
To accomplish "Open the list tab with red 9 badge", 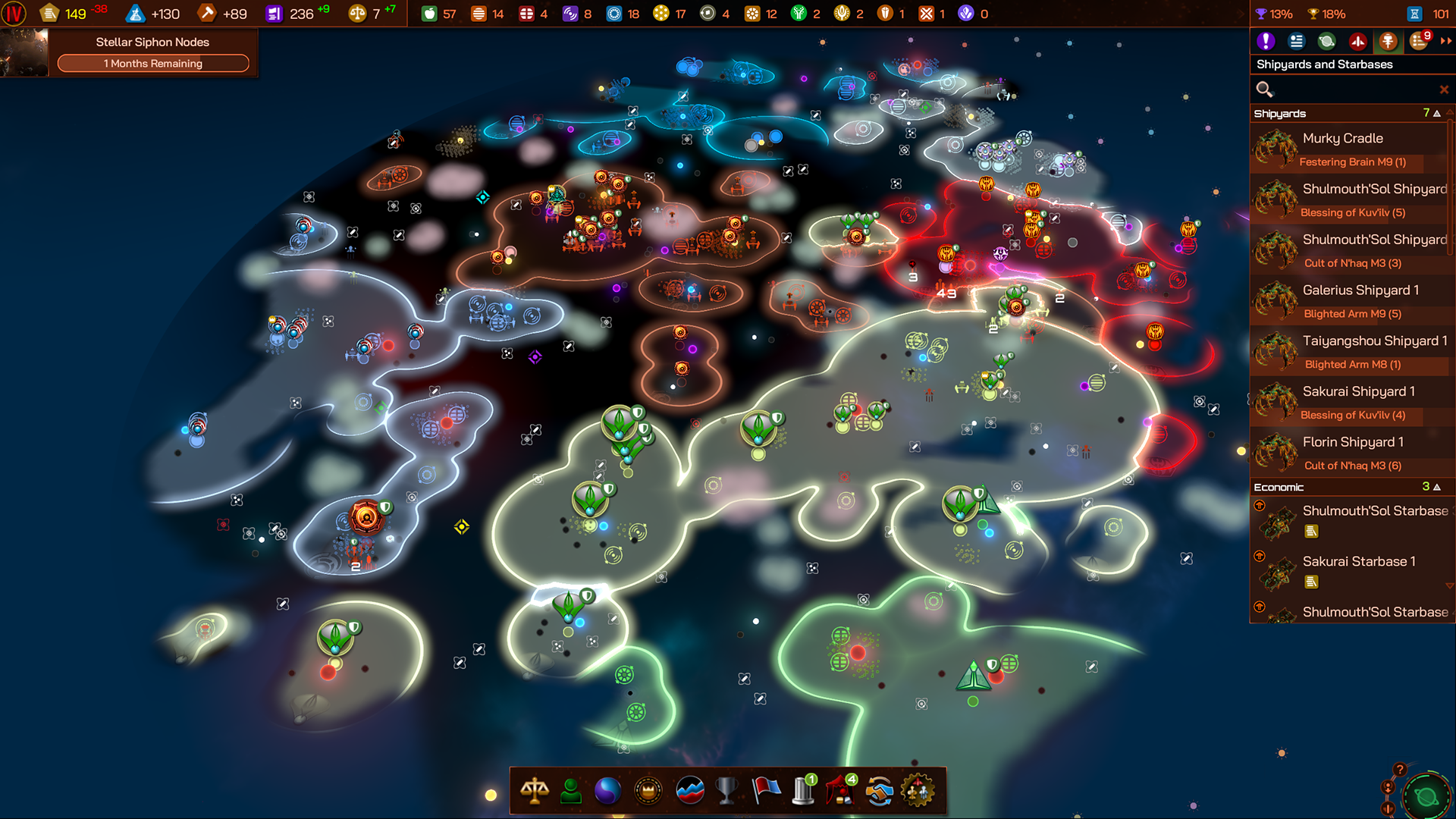I will [x=1419, y=42].
